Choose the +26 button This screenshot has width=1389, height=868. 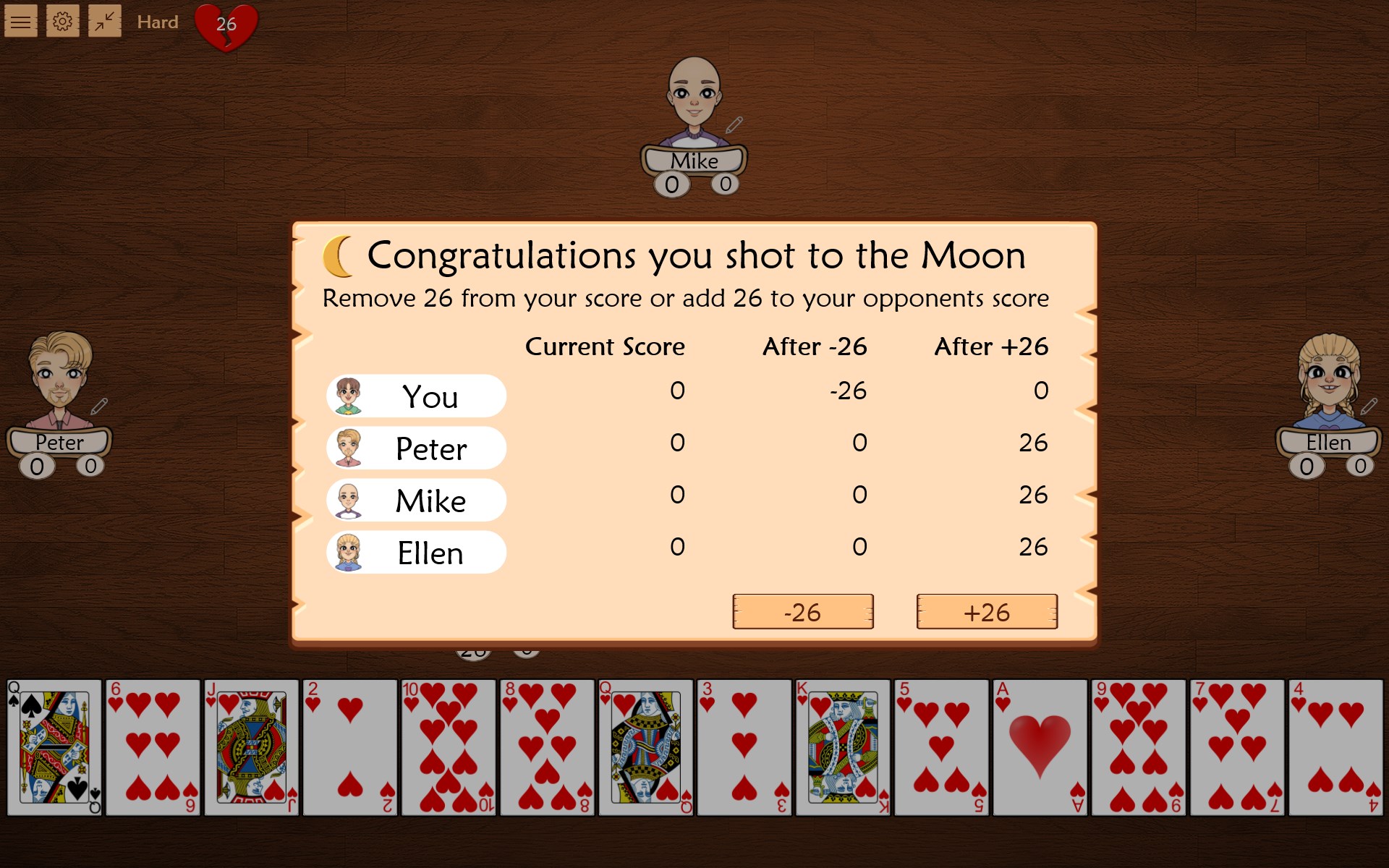(987, 612)
